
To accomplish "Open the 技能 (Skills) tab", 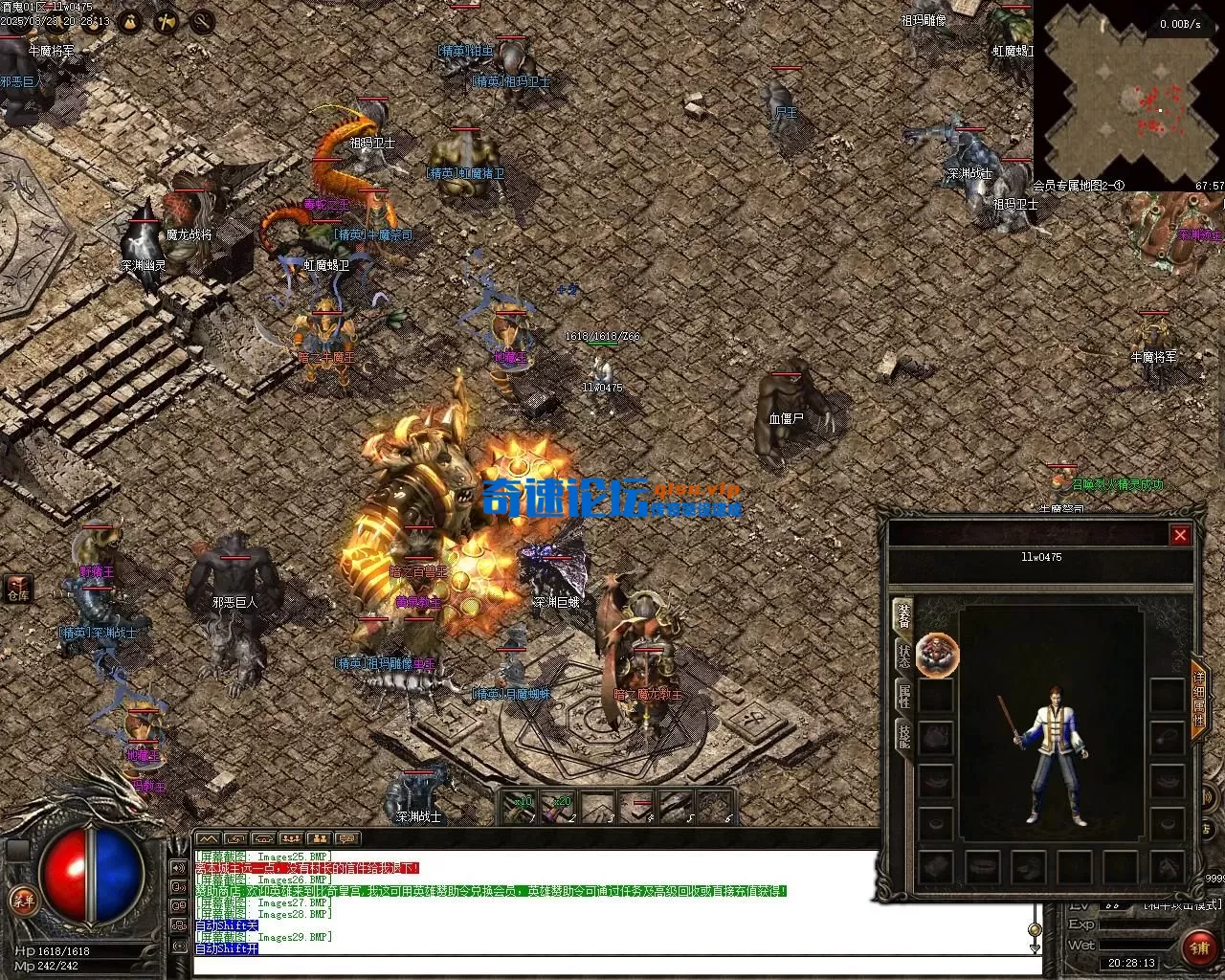I will click(x=903, y=736).
